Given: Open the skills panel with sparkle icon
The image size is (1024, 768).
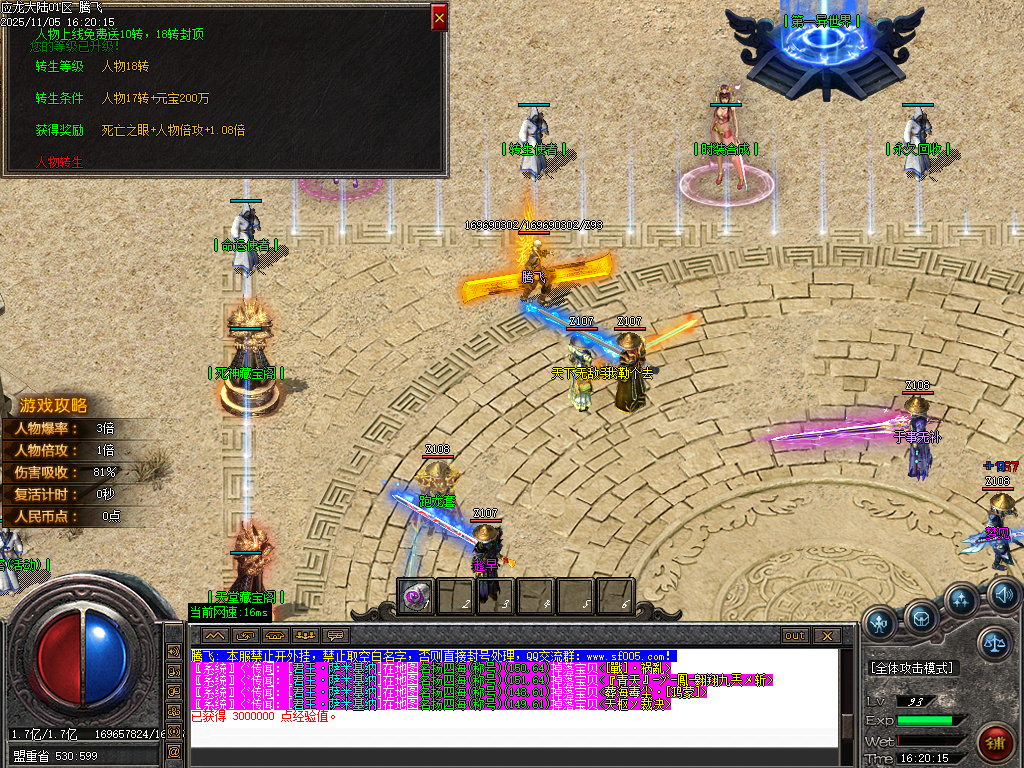Looking at the screenshot, I should click(x=961, y=600).
